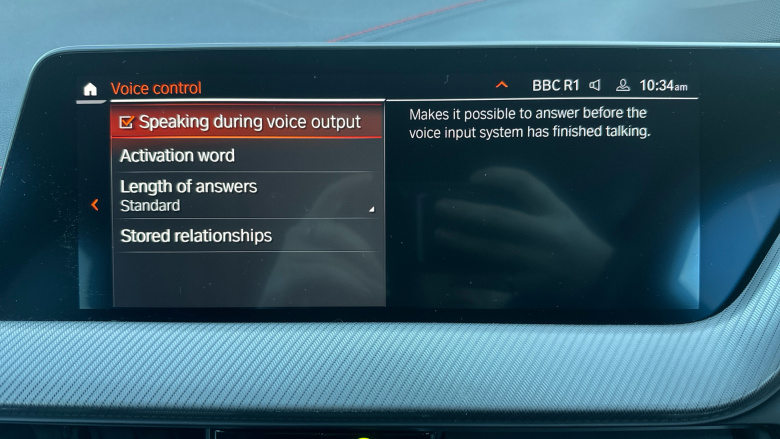Screen dimensions: 780x439
Task: Select the BBC R1 station label
Action: tap(555, 86)
